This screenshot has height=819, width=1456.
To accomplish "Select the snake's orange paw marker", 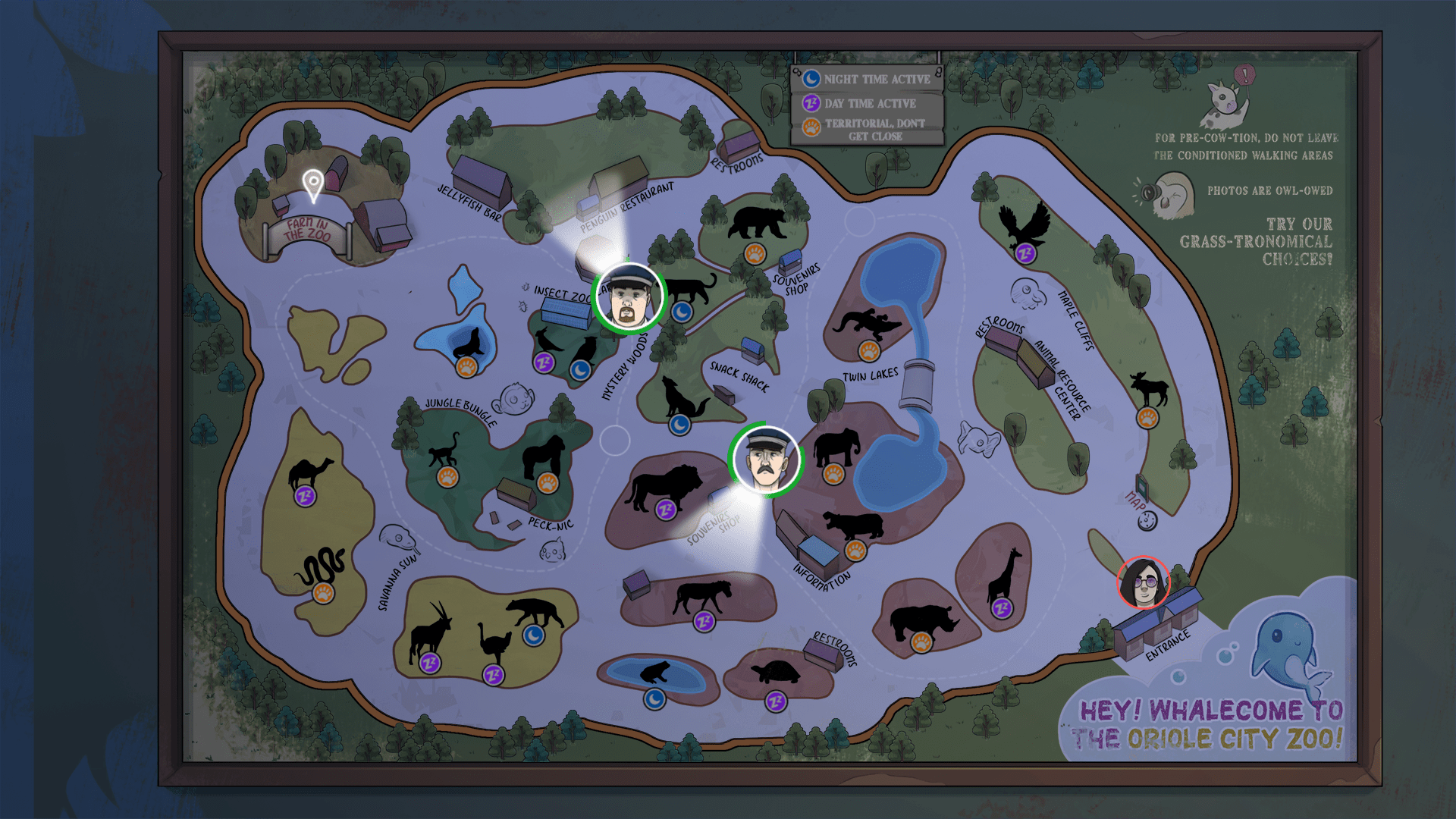I will pos(323,592).
